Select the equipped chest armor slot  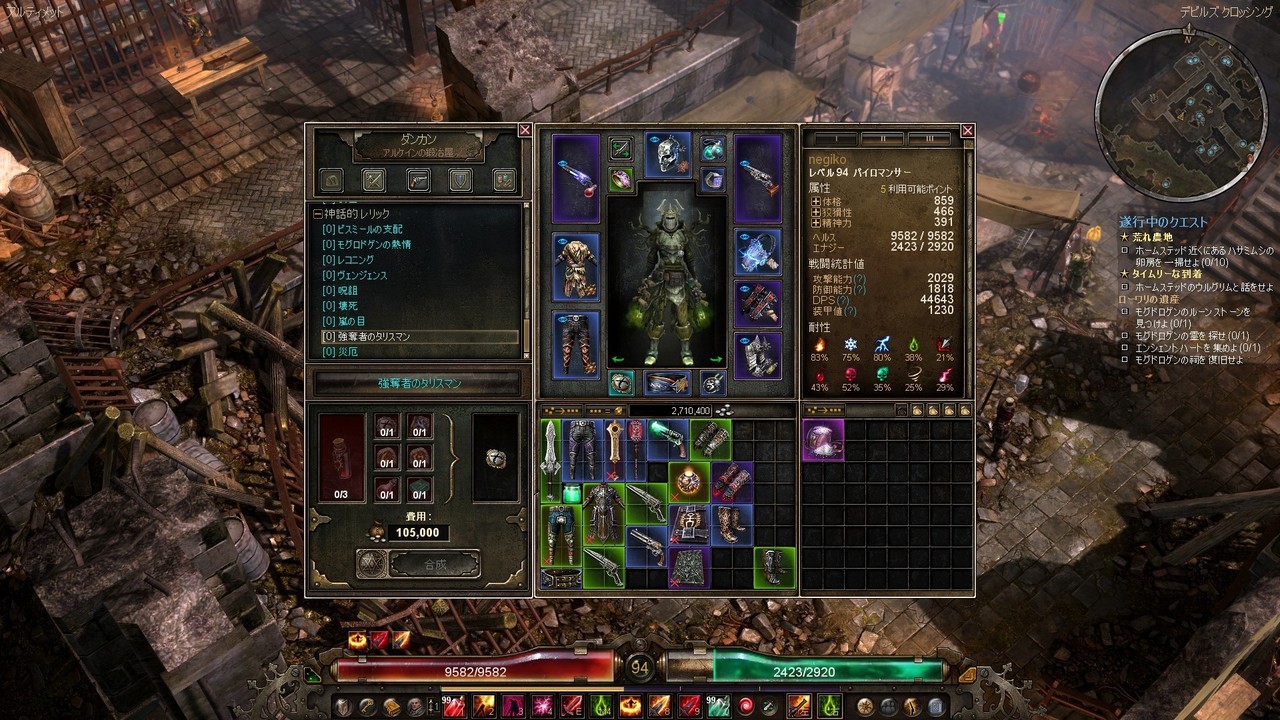click(575, 266)
